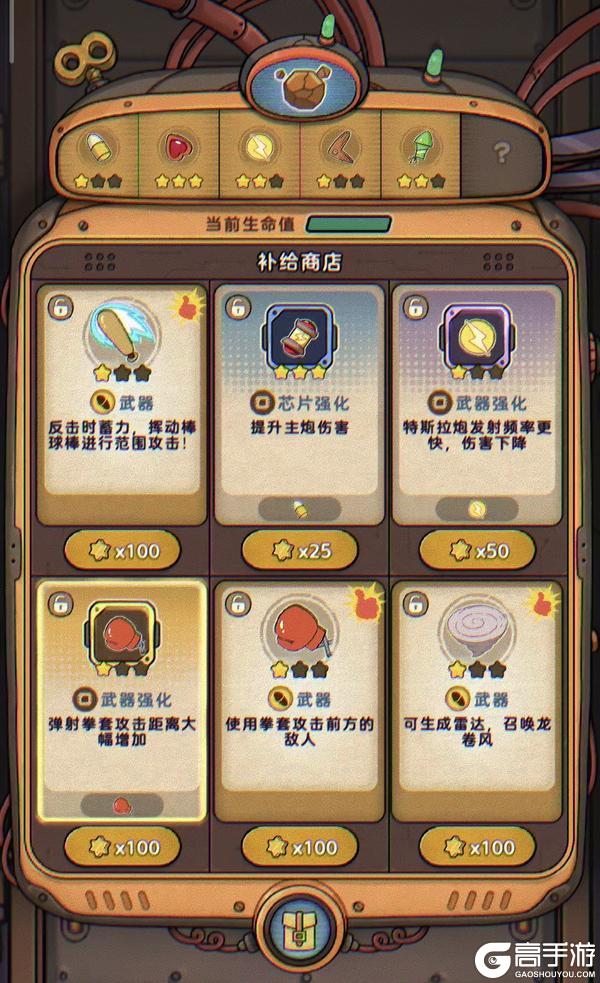Buy the boxing glove weapon for 100 stars
The height and width of the screenshot is (983, 600).
point(299,848)
